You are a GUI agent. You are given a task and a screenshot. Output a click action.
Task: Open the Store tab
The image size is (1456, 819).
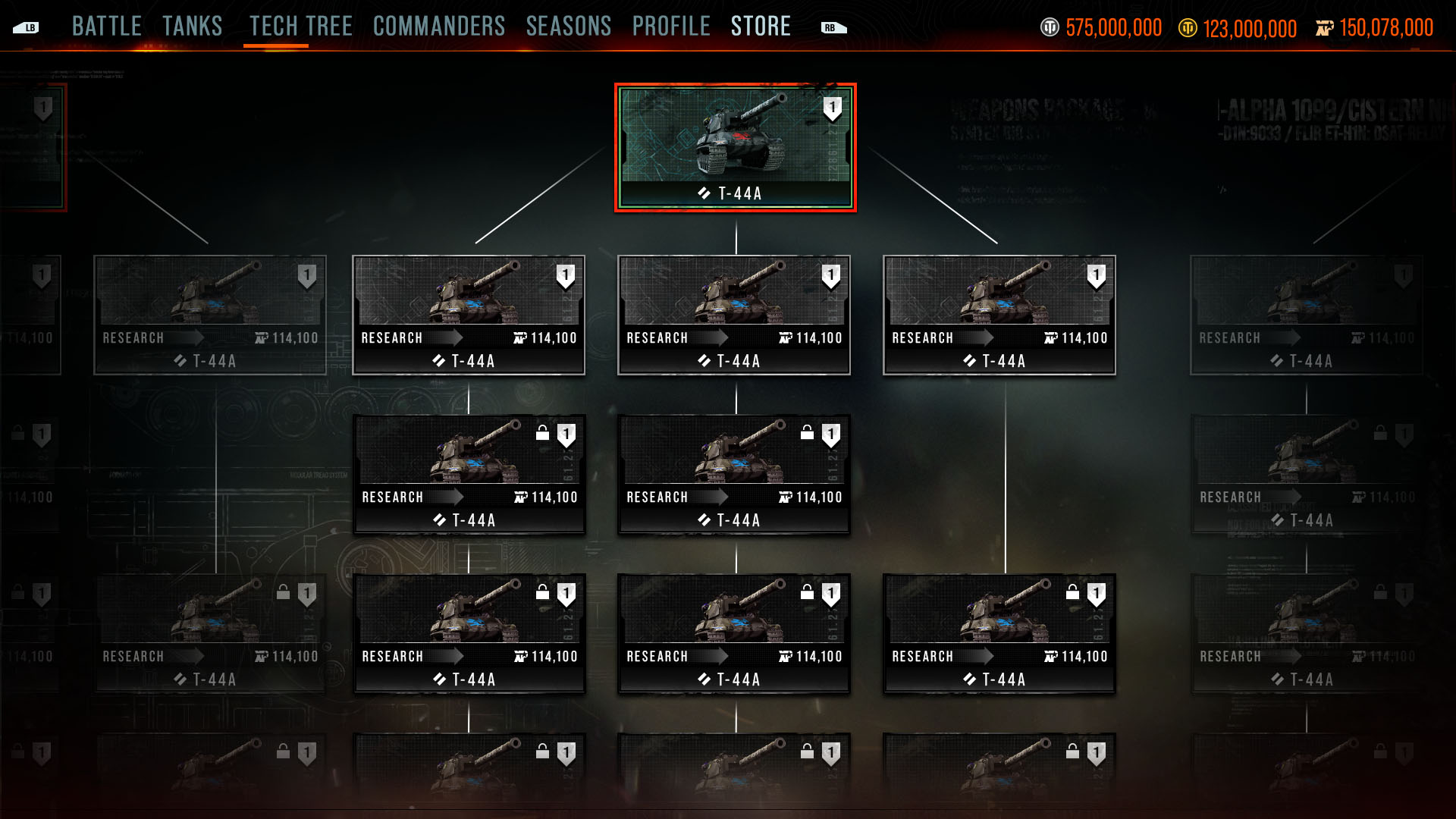click(761, 27)
